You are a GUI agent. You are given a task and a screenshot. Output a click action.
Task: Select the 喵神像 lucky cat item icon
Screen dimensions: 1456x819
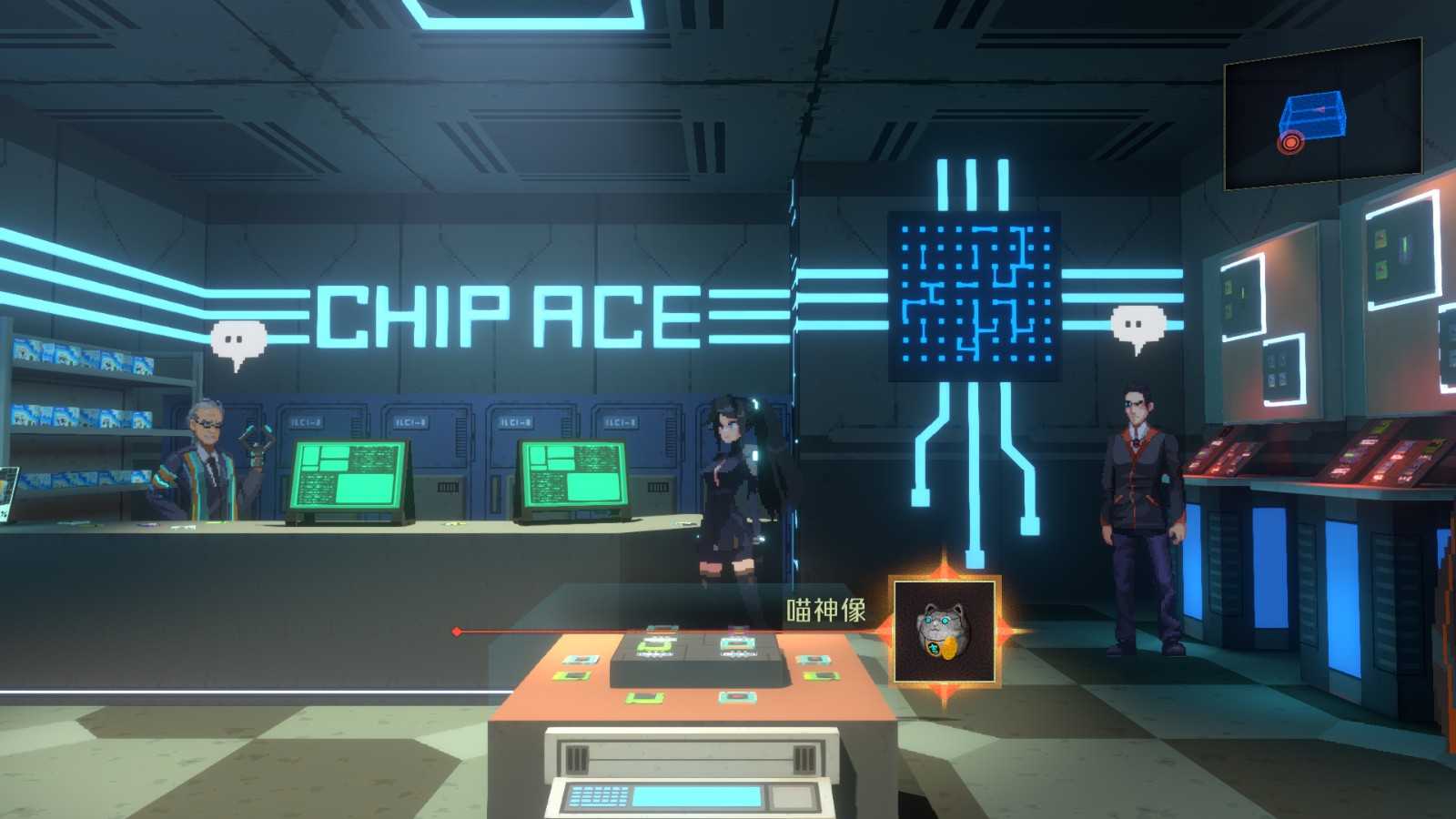click(x=945, y=632)
